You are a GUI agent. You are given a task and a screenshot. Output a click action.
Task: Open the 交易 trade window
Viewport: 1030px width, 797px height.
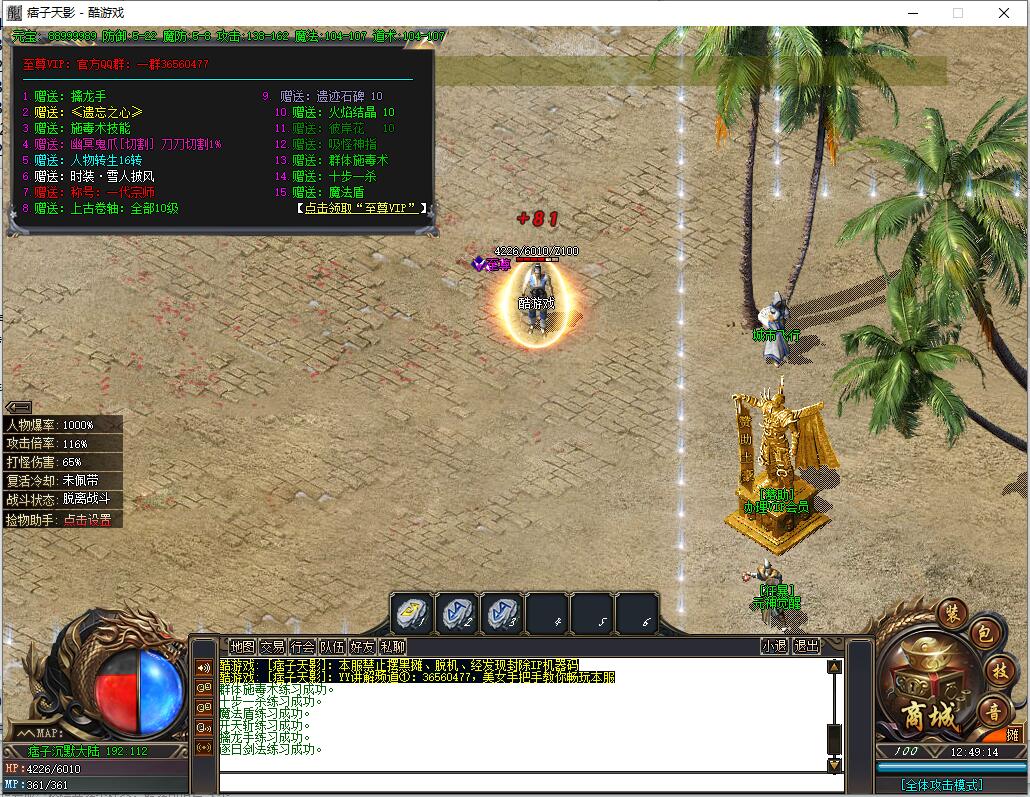(x=272, y=647)
